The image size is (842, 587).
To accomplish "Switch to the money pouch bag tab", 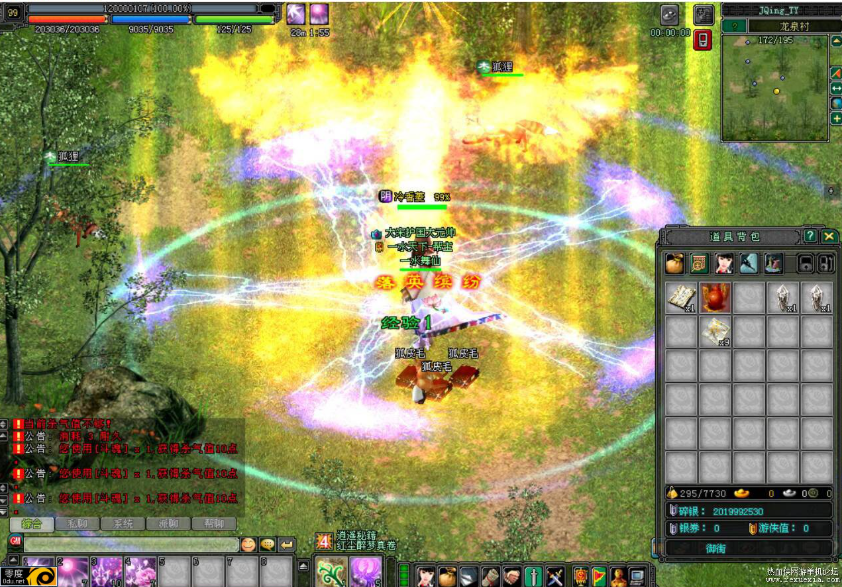I will point(675,263).
